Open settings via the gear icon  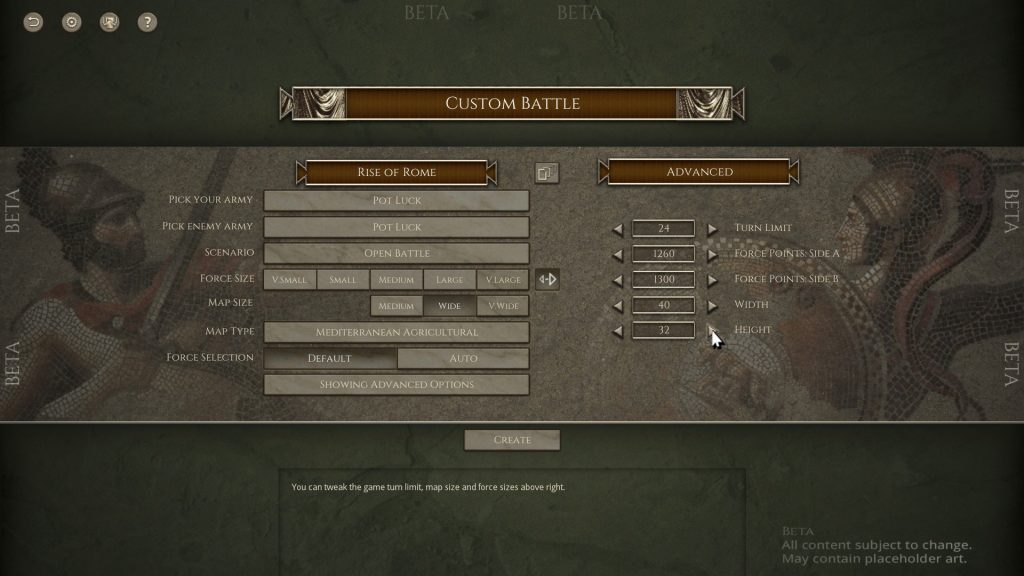coord(72,22)
